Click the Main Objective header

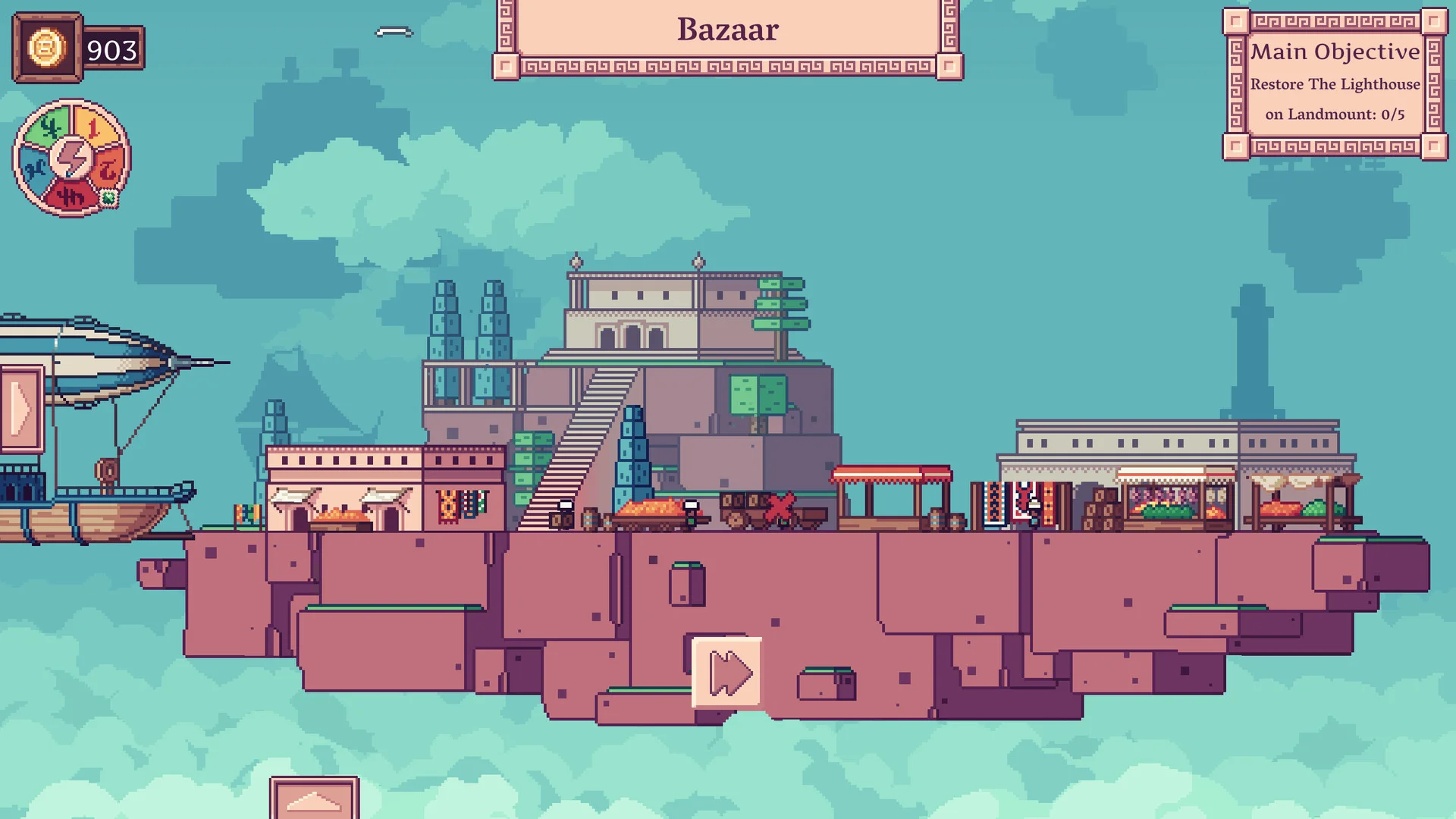(1335, 52)
